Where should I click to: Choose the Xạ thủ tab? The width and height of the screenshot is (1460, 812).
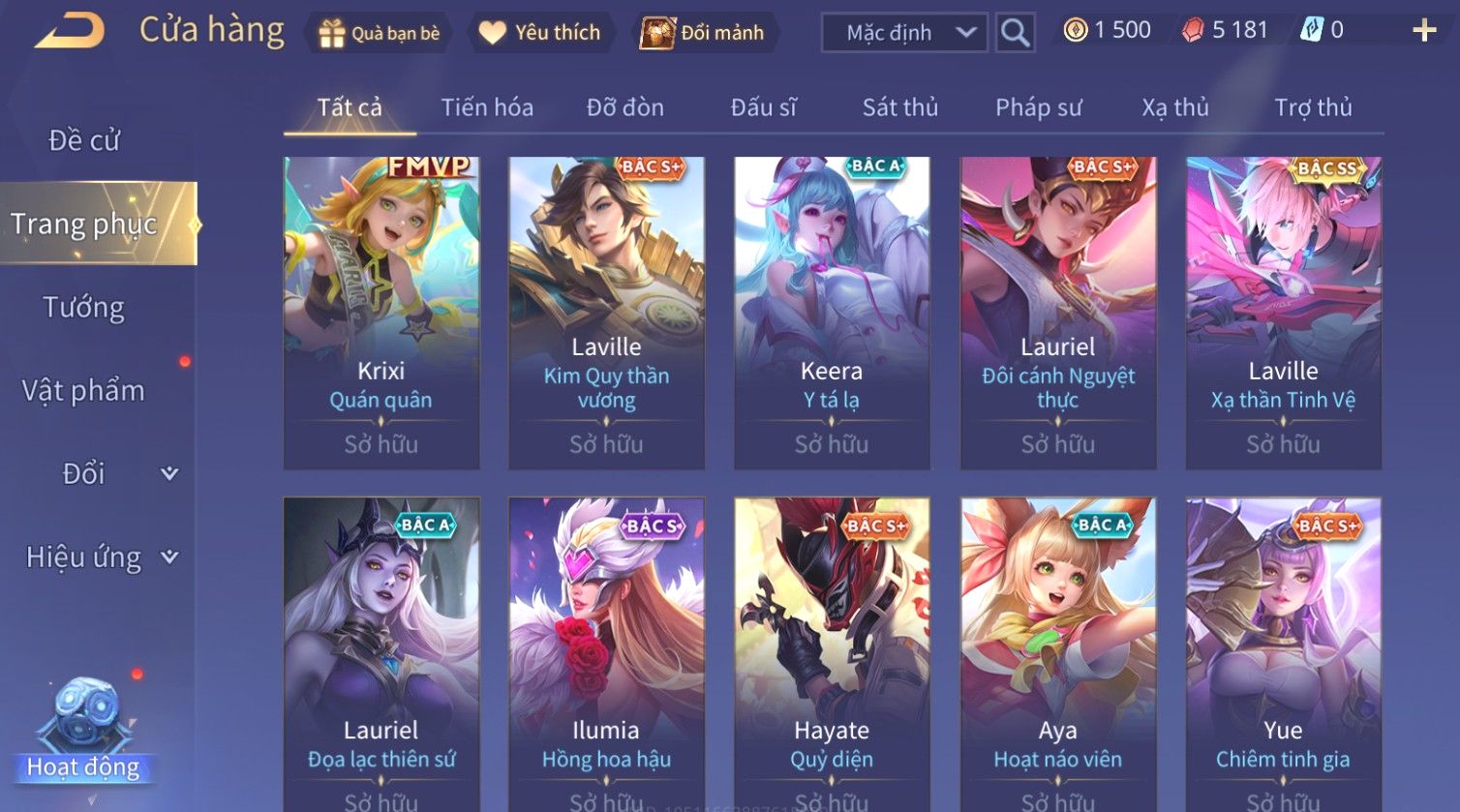coord(1175,107)
